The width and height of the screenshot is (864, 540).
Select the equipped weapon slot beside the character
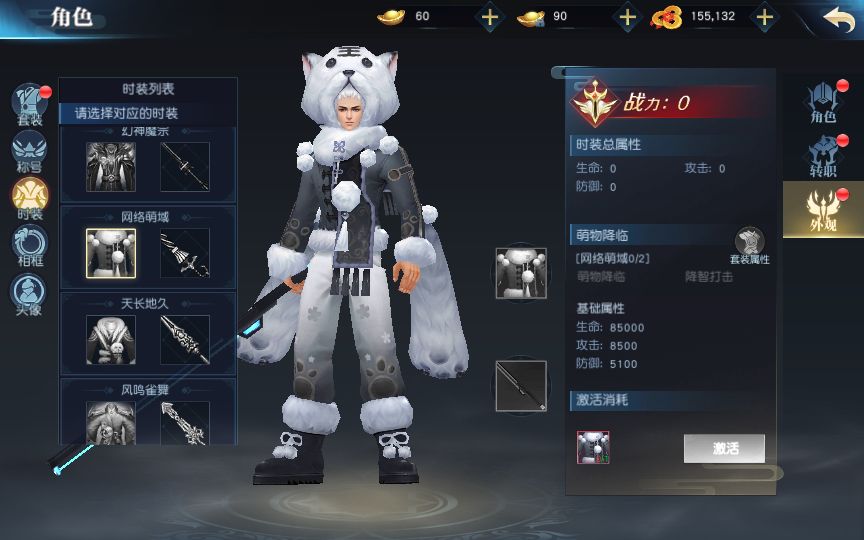(x=521, y=386)
